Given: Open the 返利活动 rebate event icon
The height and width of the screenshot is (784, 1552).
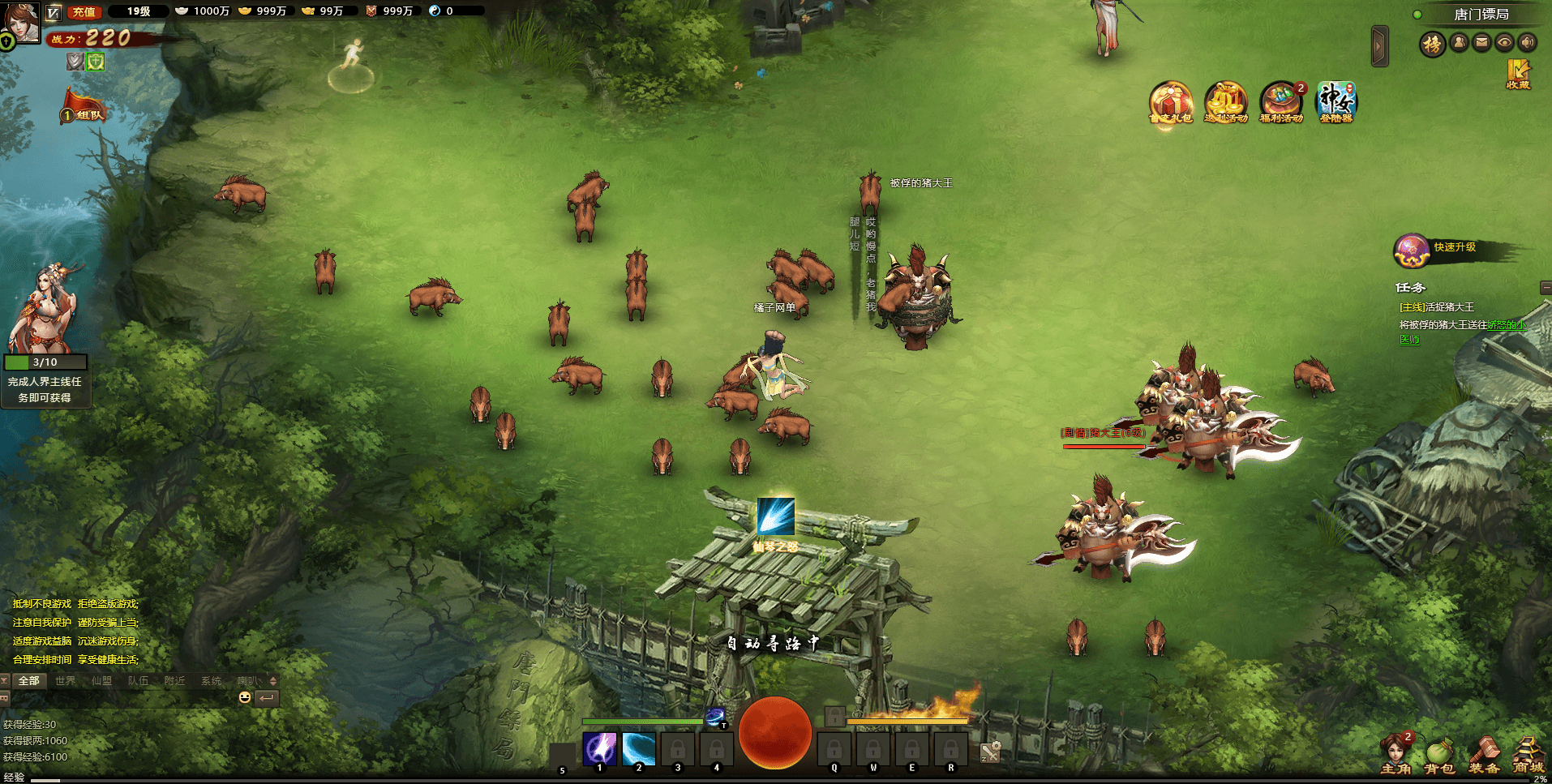Looking at the screenshot, I should 1225,103.
